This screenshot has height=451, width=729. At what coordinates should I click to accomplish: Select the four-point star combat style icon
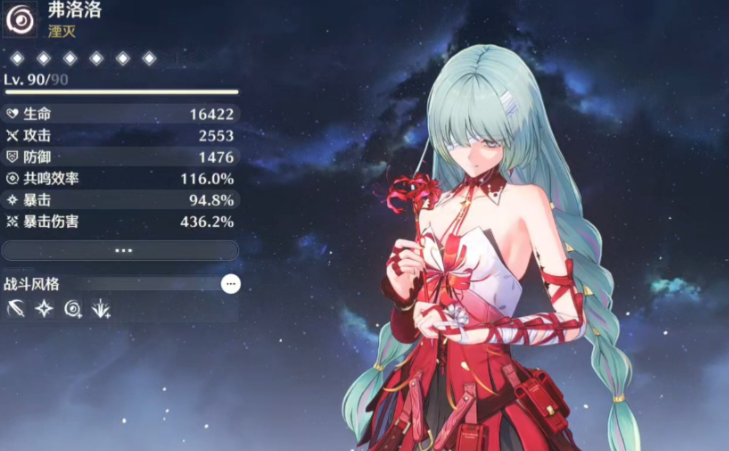[x=44, y=310]
